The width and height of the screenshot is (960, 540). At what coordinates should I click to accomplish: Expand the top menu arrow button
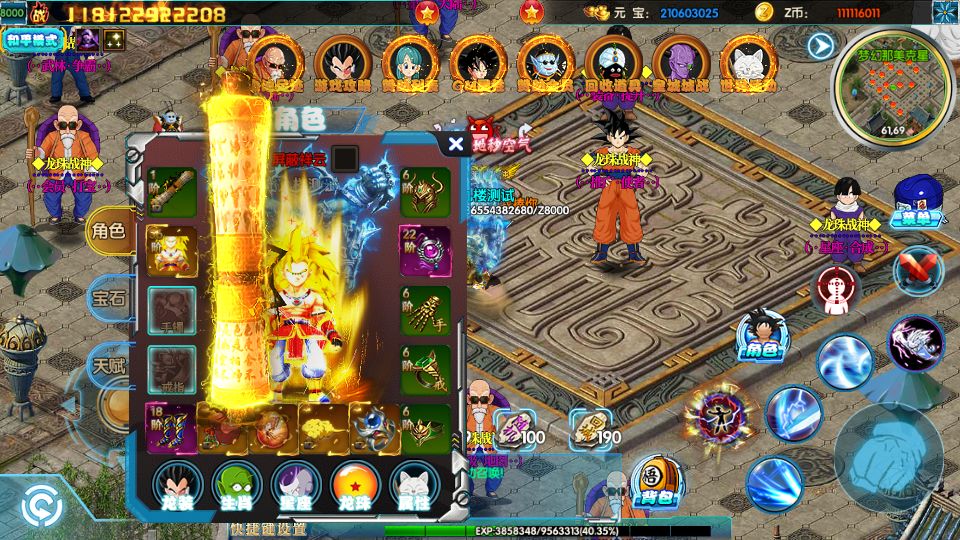pyautogui.click(x=821, y=46)
